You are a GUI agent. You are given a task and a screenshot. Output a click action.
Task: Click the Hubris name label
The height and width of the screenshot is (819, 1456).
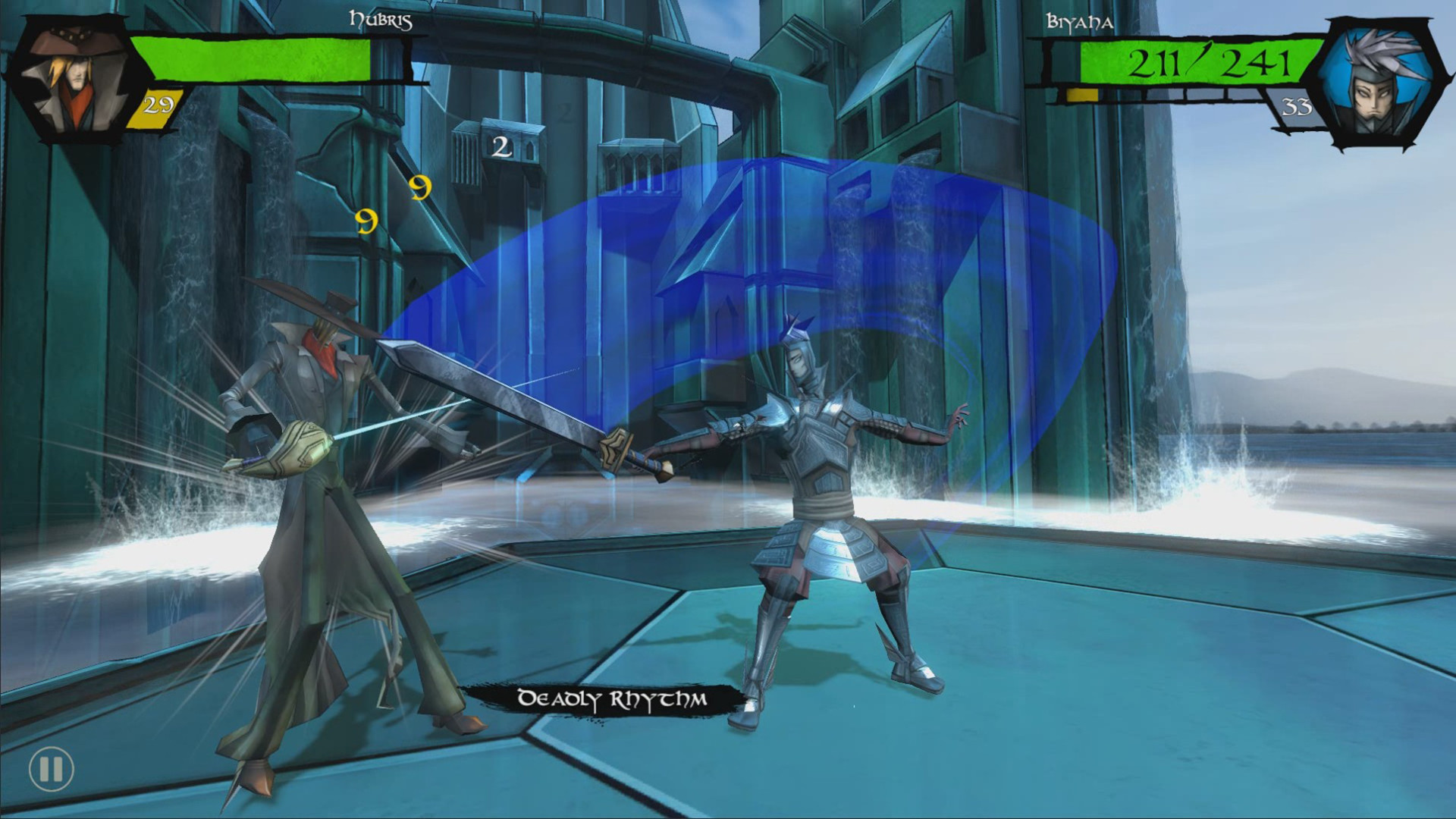pos(380,21)
